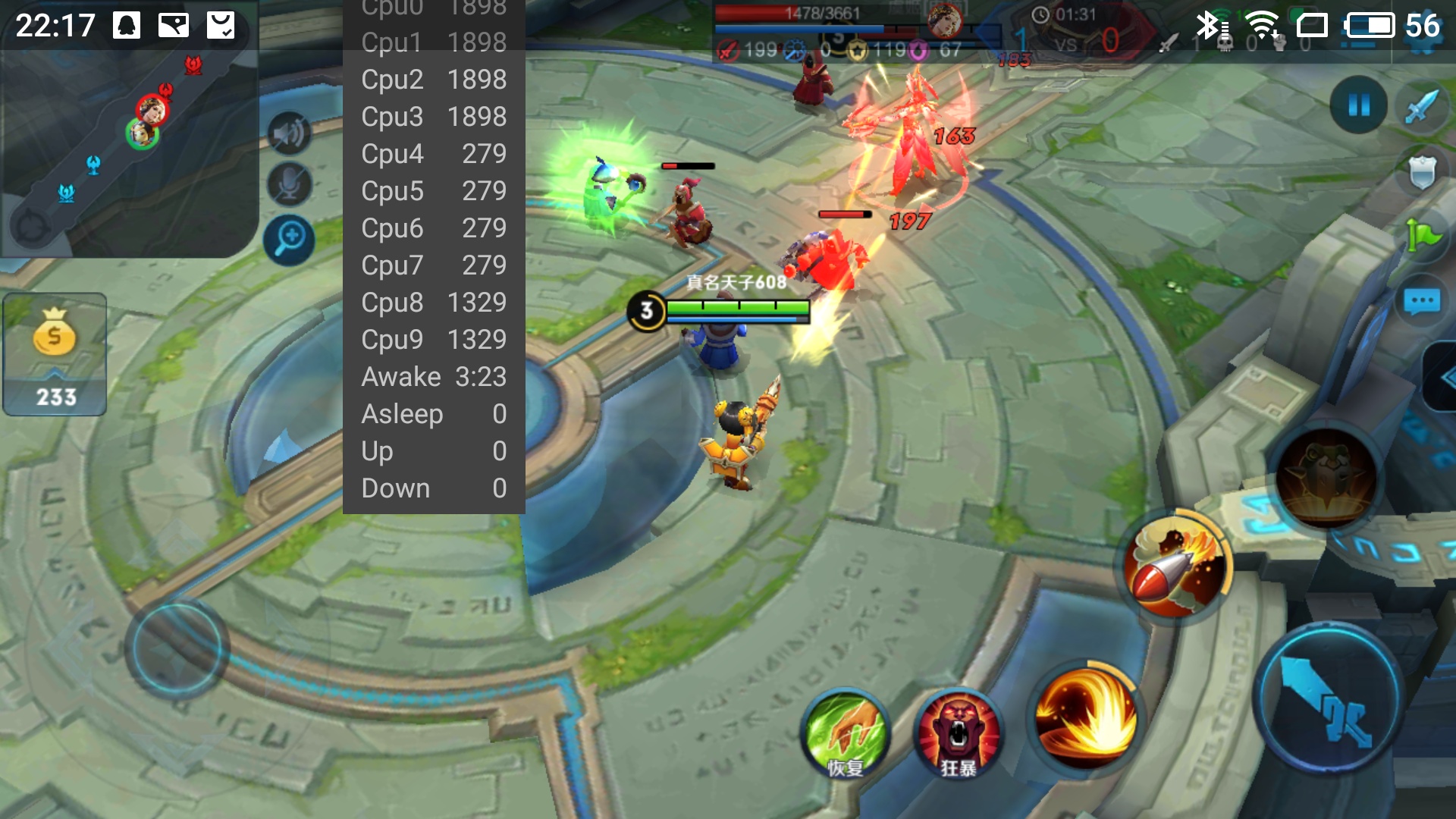Tap the shield icon on the right edge
Image resolution: width=1456 pixels, height=819 pixels.
coord(1422,172)
